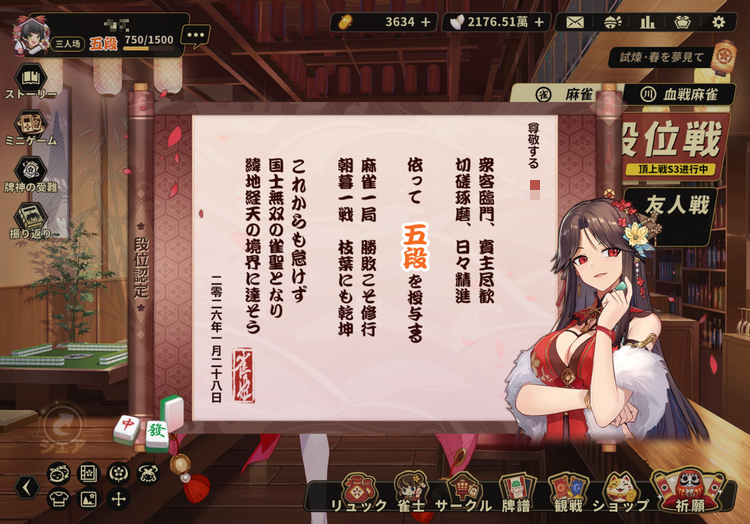750x524 pixels.
Task: Open the サークル club menu
Action: (x=462, y=492)
